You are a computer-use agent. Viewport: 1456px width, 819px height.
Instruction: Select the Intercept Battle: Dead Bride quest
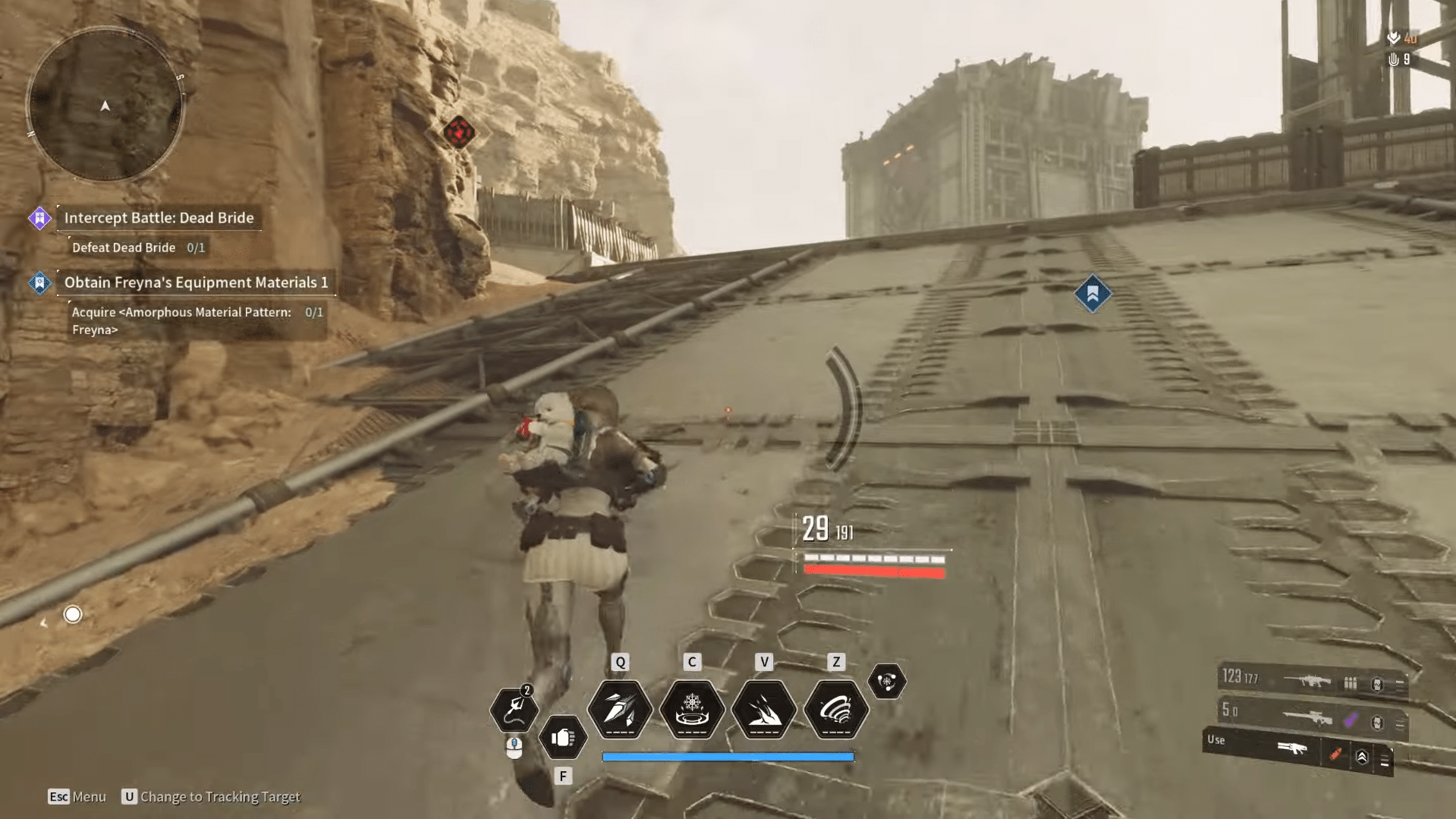point(159,218)
